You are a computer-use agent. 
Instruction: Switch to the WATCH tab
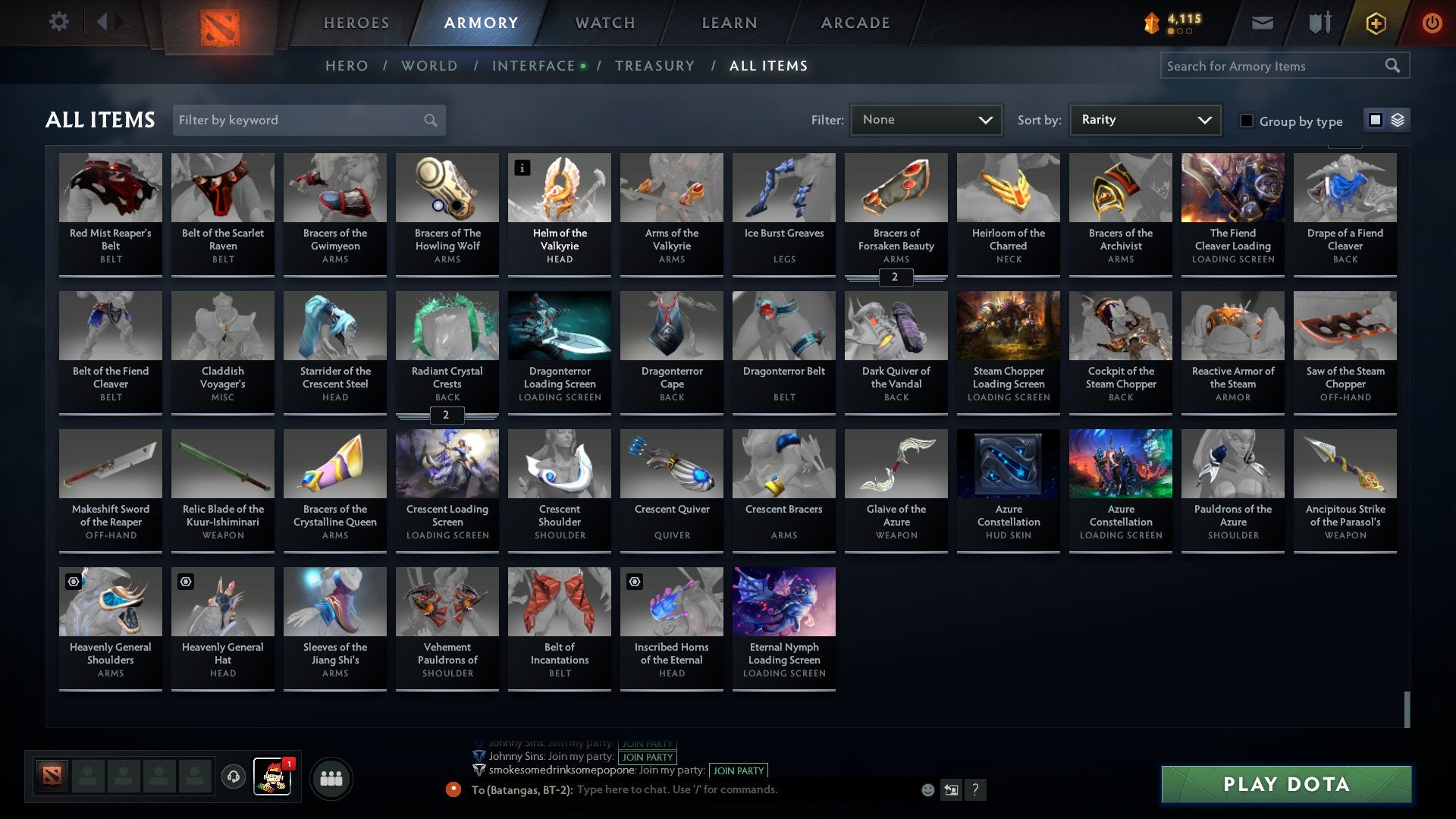click(x=604, y=23)
